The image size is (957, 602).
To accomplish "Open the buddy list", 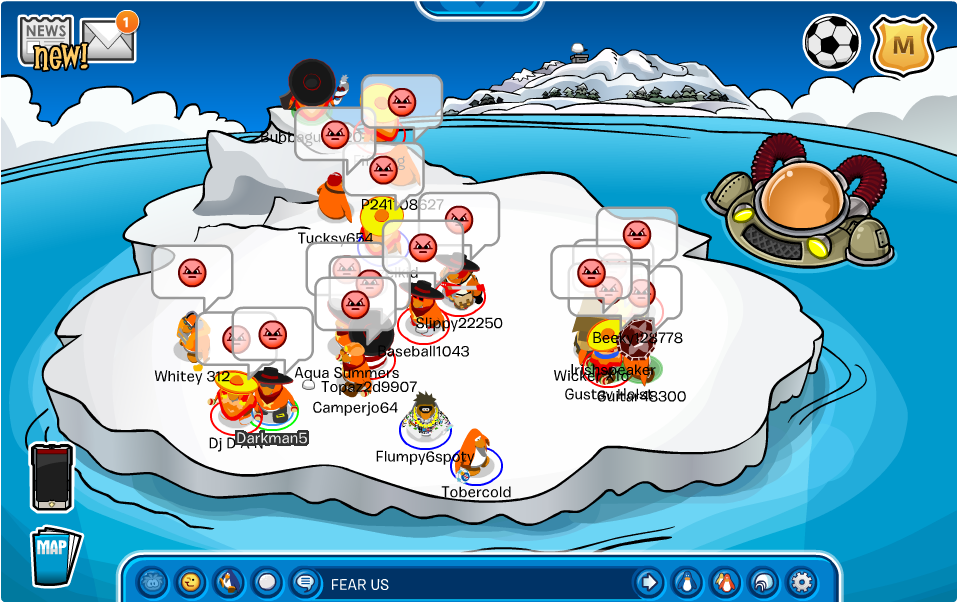I will tap(724, 582).
